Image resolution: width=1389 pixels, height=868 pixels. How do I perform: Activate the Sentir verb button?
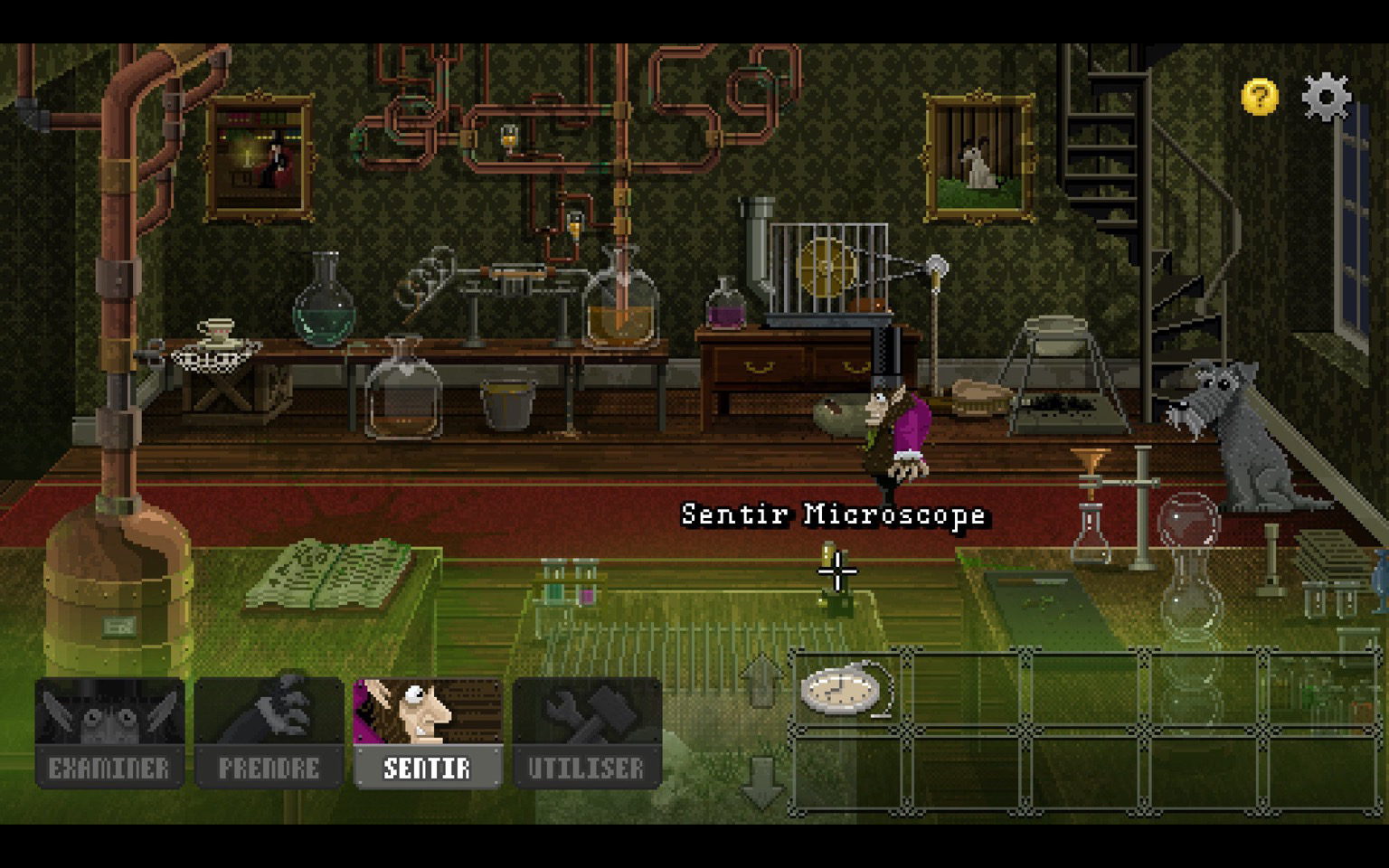[428, 733]
